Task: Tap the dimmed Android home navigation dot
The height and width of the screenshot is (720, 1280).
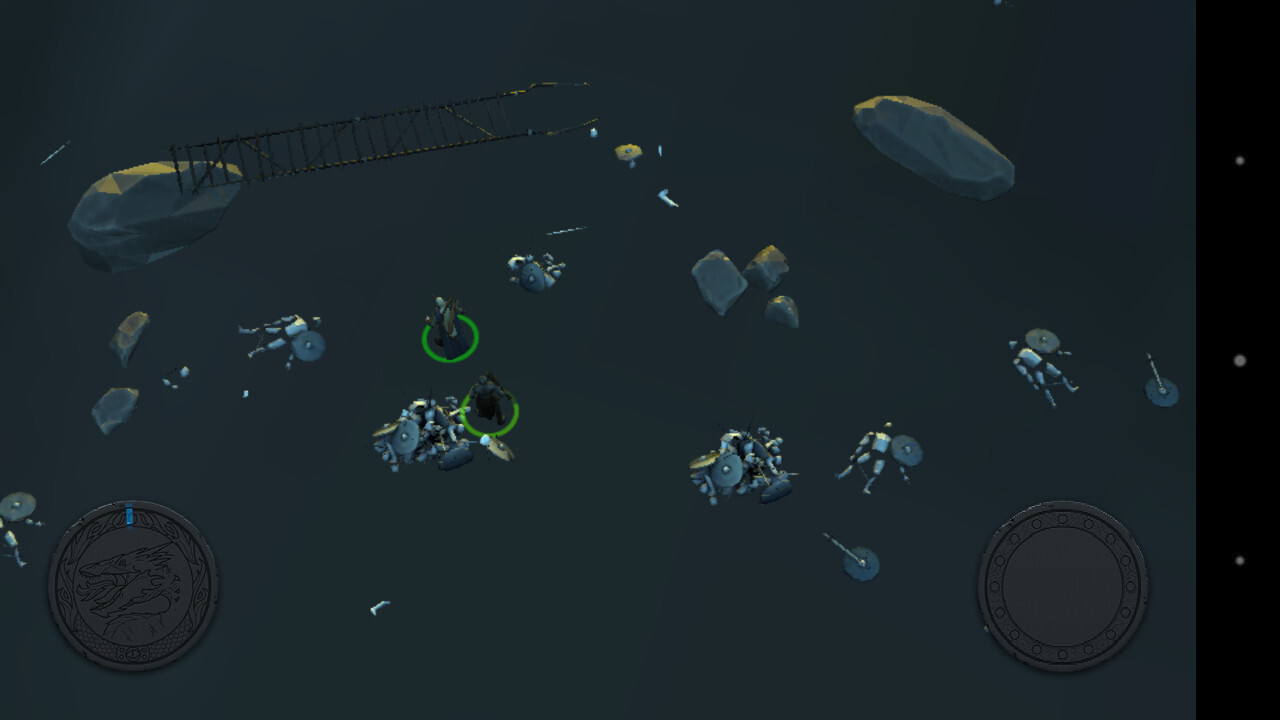Action: click(x=1240, y=360)
